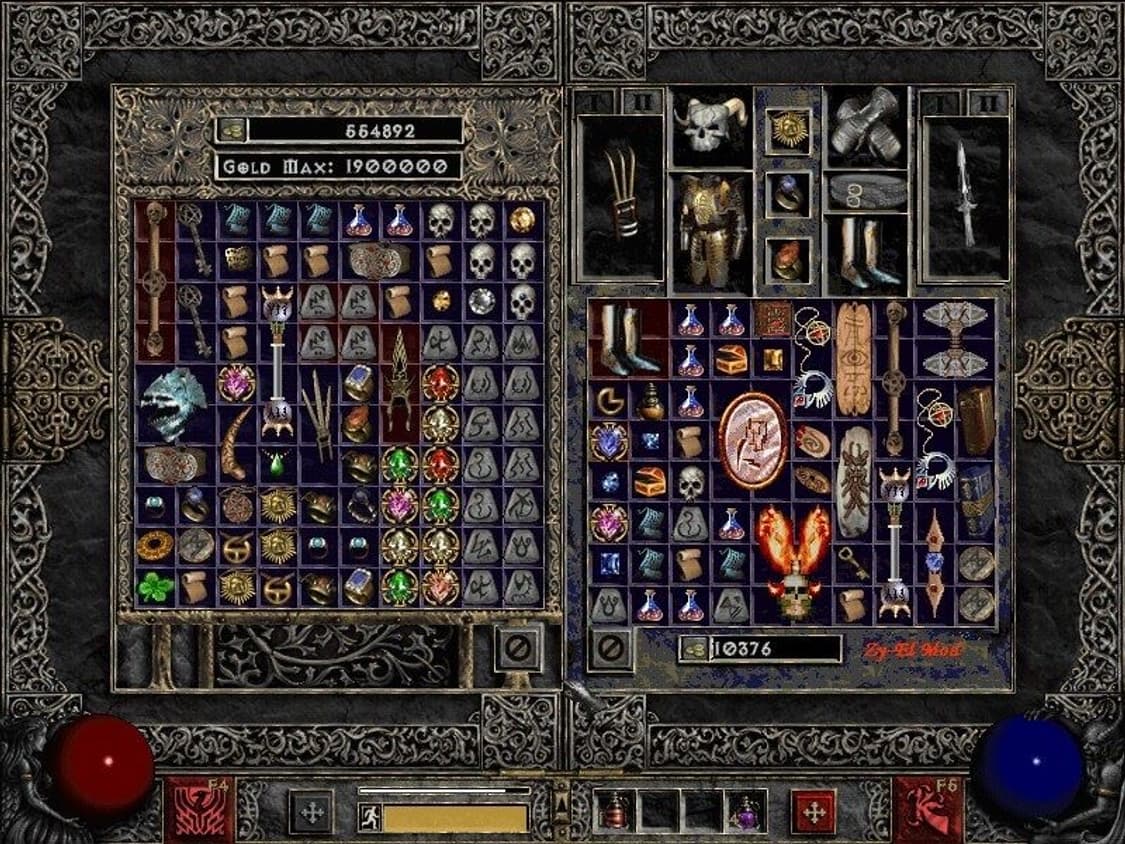Close the stash panel
The width and height of the screenshot is (1125, 844).
(x=520, y=648)
